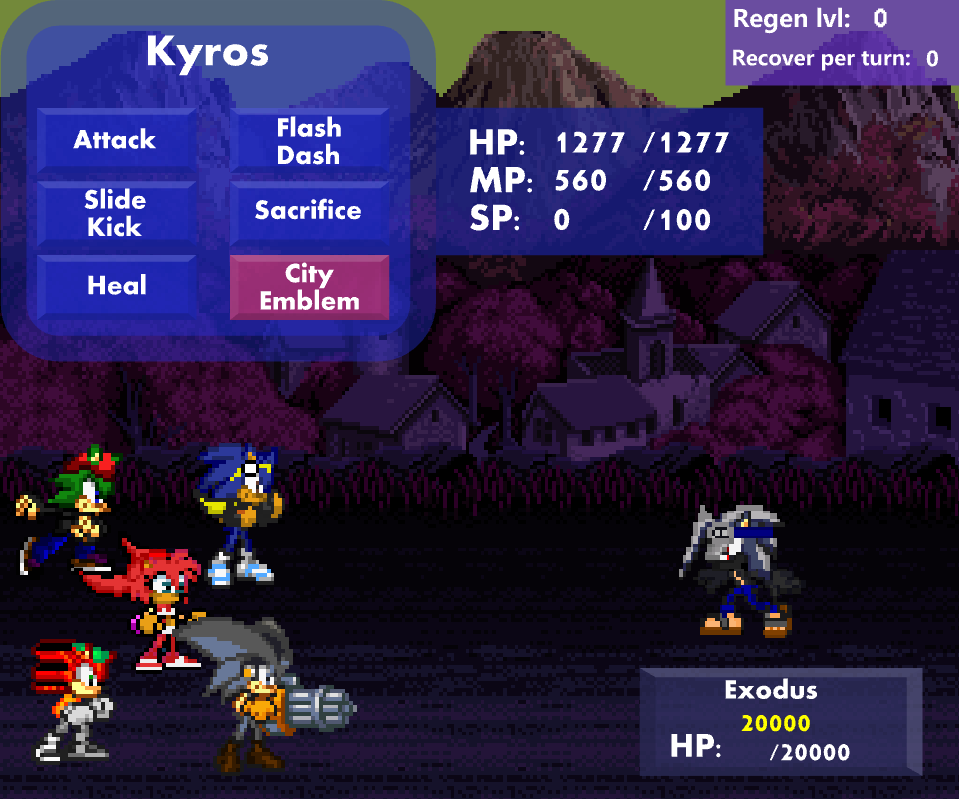Activate the Sacrifice ability
959x799 pixels.
click(x=309, y=212)
